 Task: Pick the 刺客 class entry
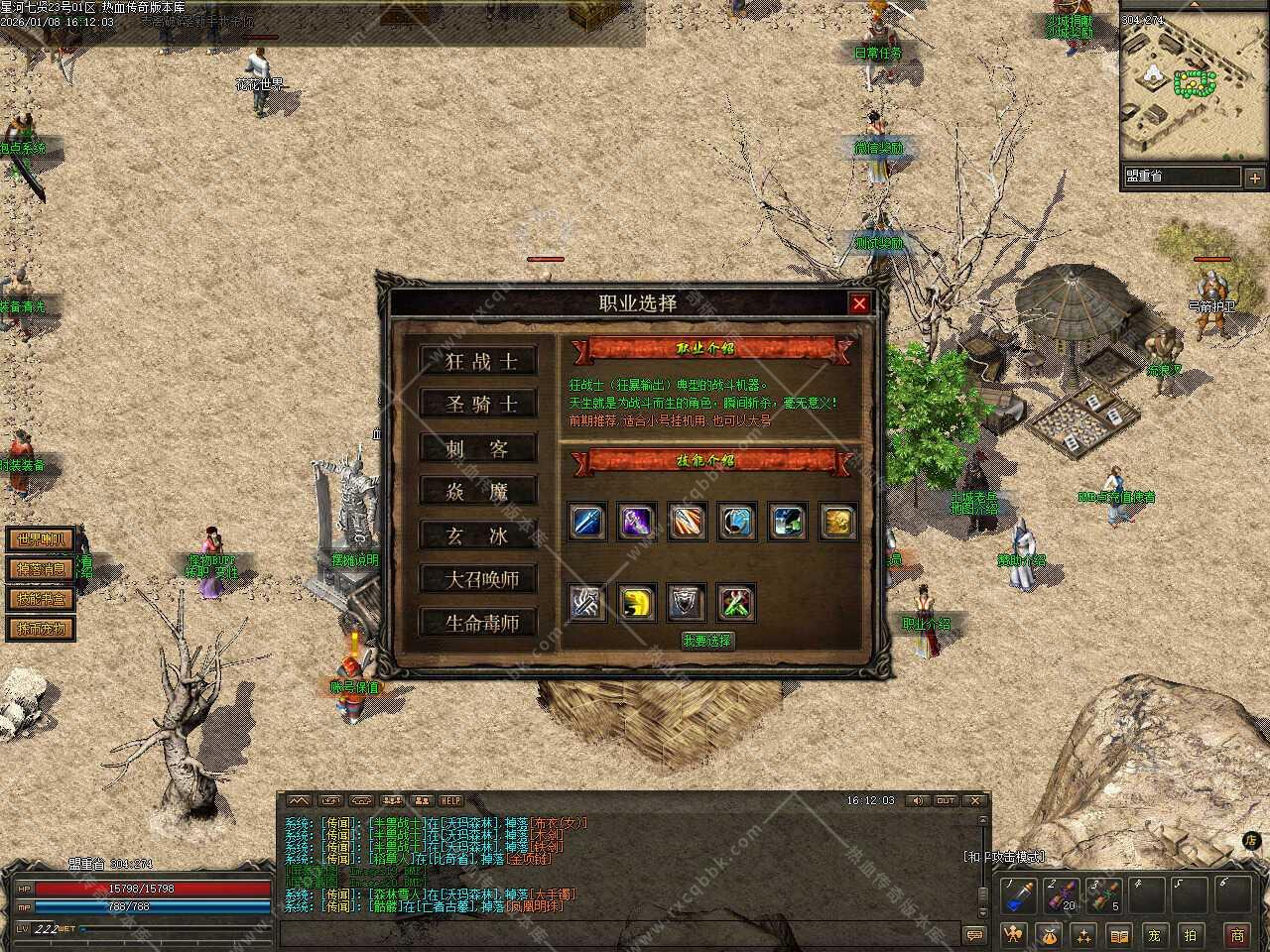click(478, 448)
